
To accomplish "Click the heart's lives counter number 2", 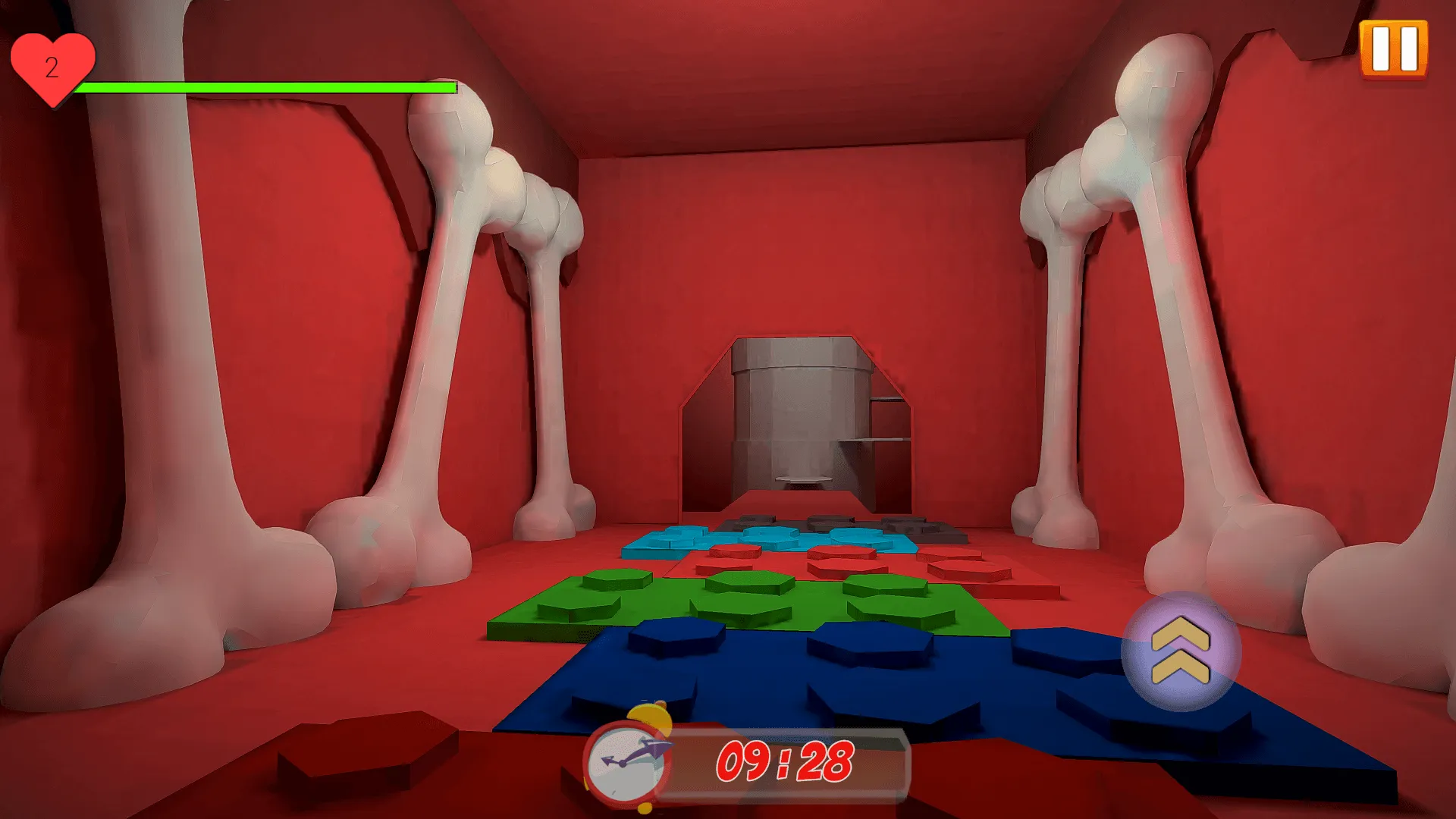I will tap(53, 67).
